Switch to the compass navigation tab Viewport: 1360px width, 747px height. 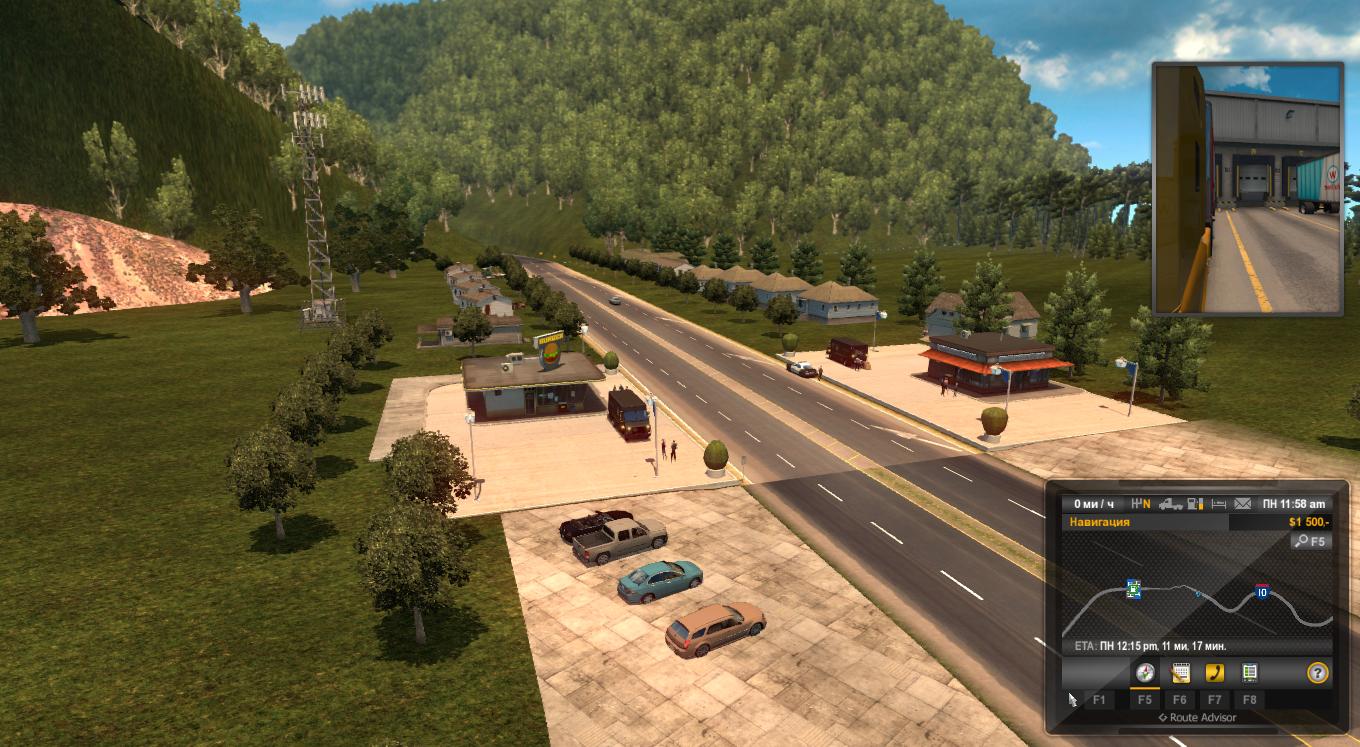[1145, 672]
